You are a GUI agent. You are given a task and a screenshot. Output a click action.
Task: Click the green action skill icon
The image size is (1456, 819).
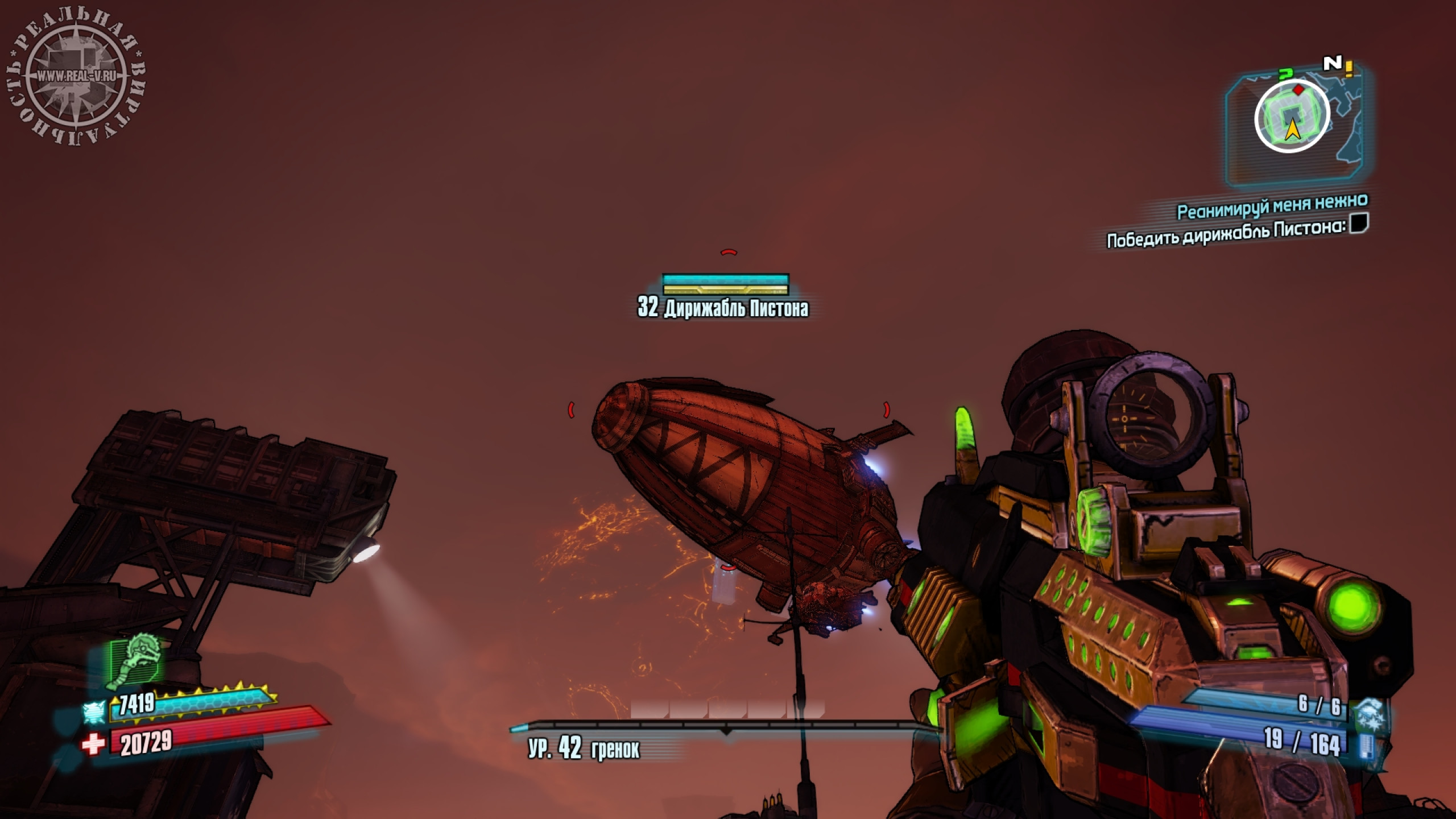pos(135,661)
